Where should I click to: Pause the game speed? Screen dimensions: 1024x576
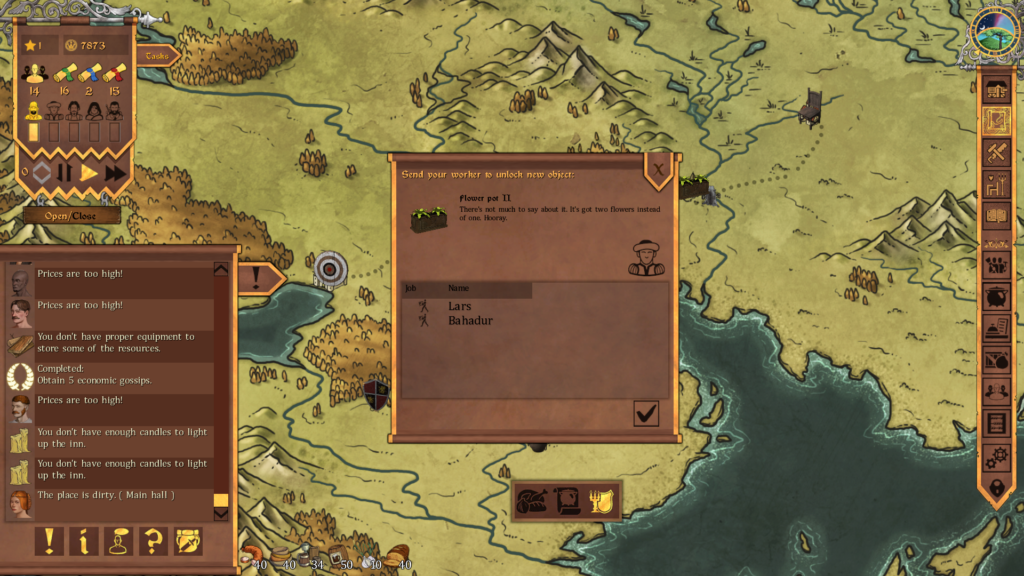tap(65, 173)
